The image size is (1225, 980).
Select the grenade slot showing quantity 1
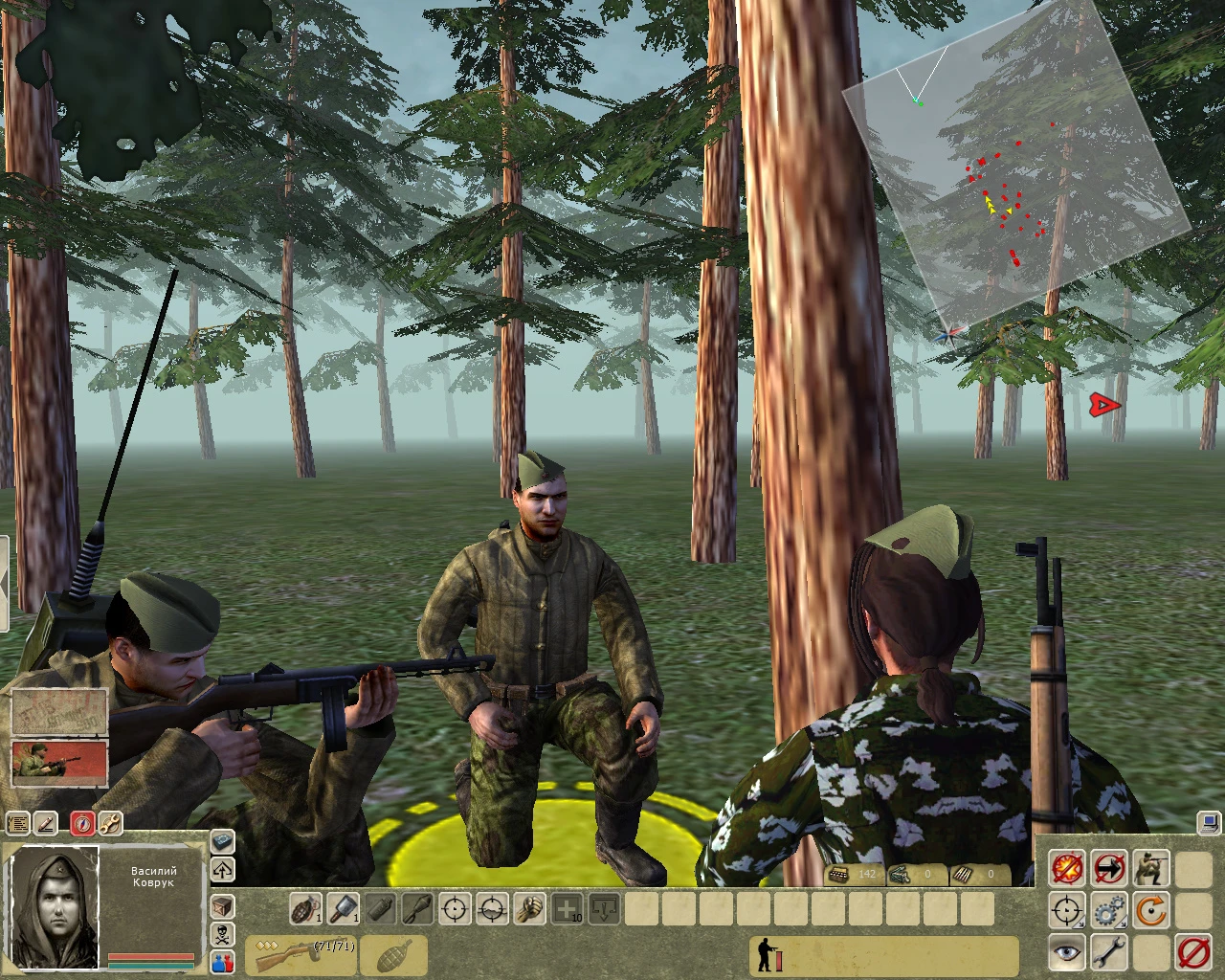pyautogui.click(x=306, y=907)
